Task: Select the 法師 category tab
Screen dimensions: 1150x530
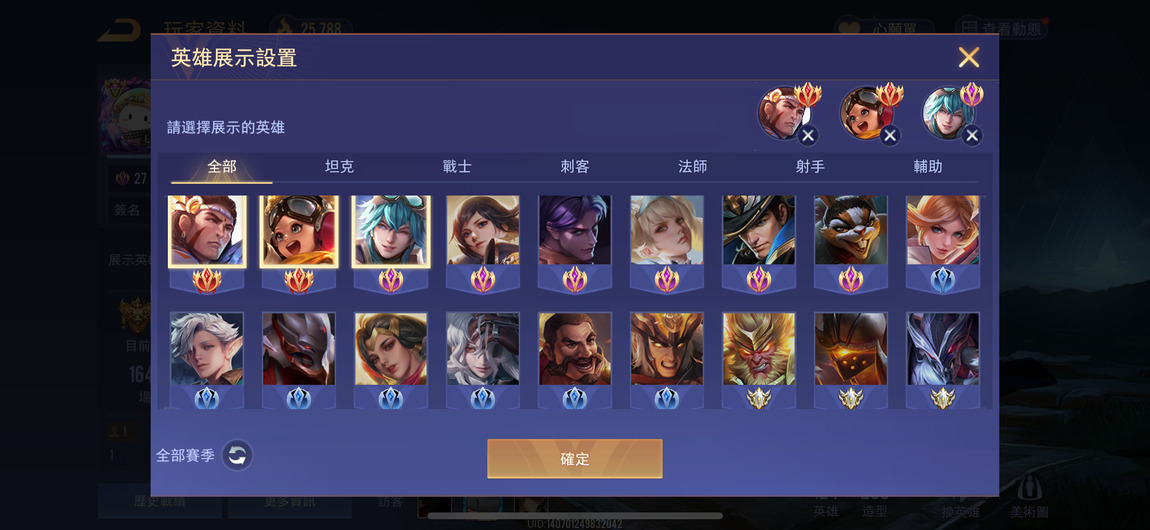Action: (693, 167)
